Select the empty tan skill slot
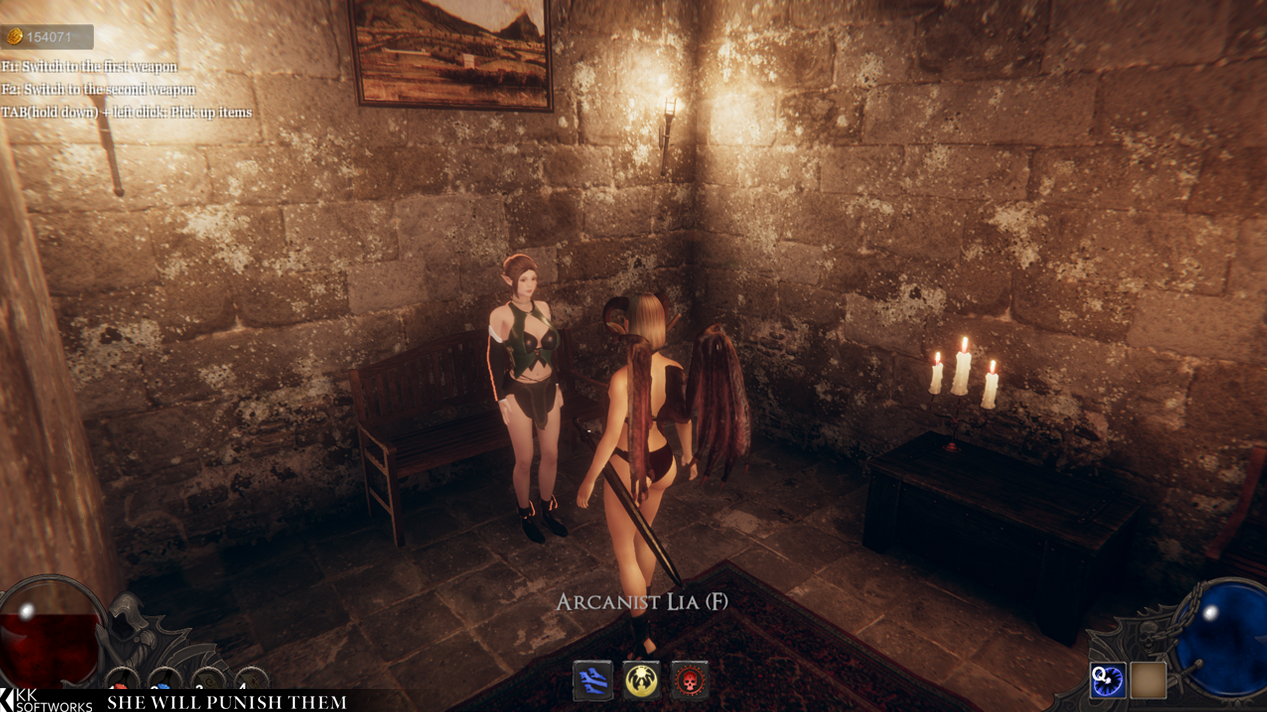1267x712 pixels. click(1148, 680)
